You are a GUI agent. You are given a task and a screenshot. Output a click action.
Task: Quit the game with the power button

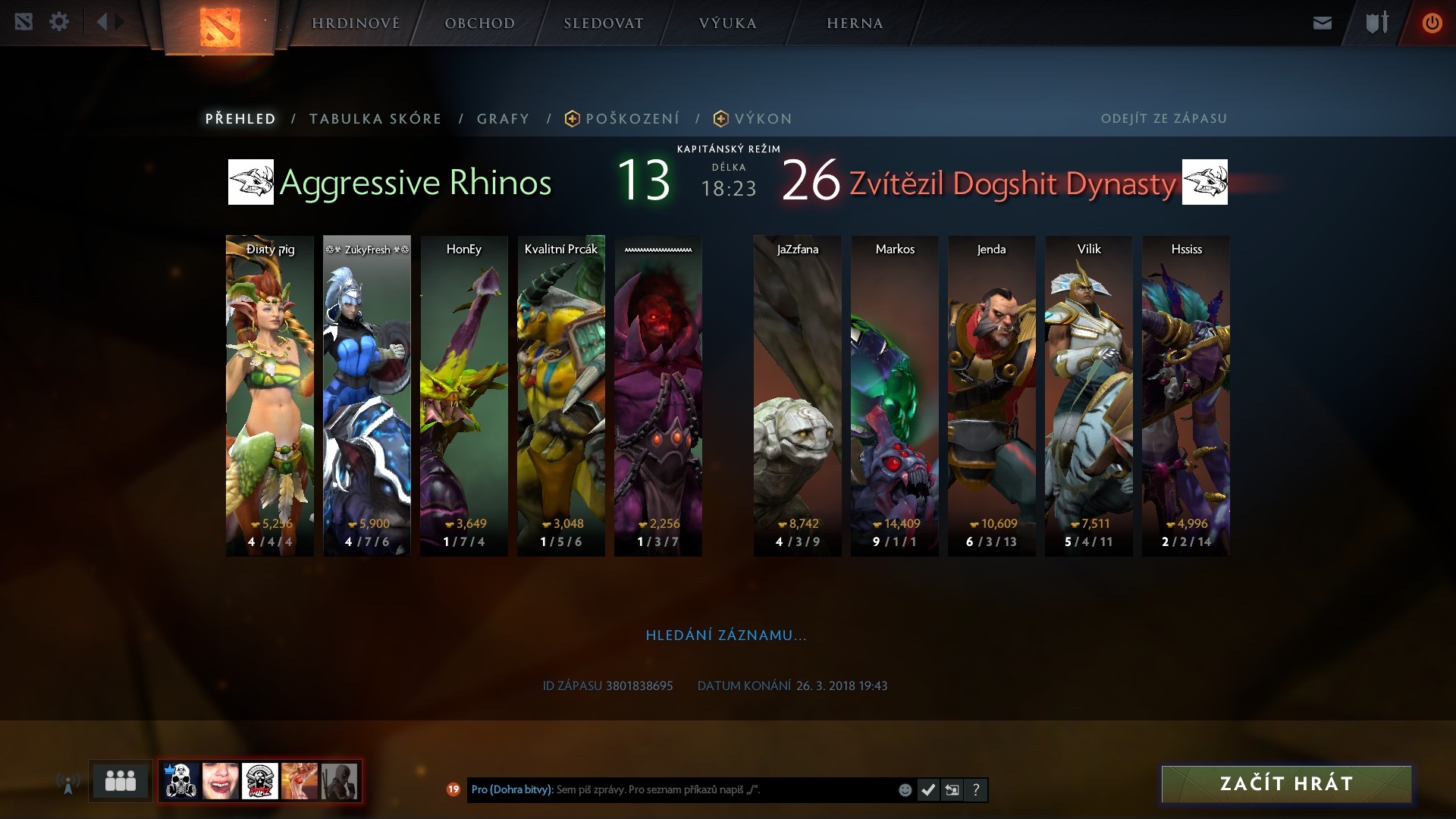click(x=1432, y=23)
